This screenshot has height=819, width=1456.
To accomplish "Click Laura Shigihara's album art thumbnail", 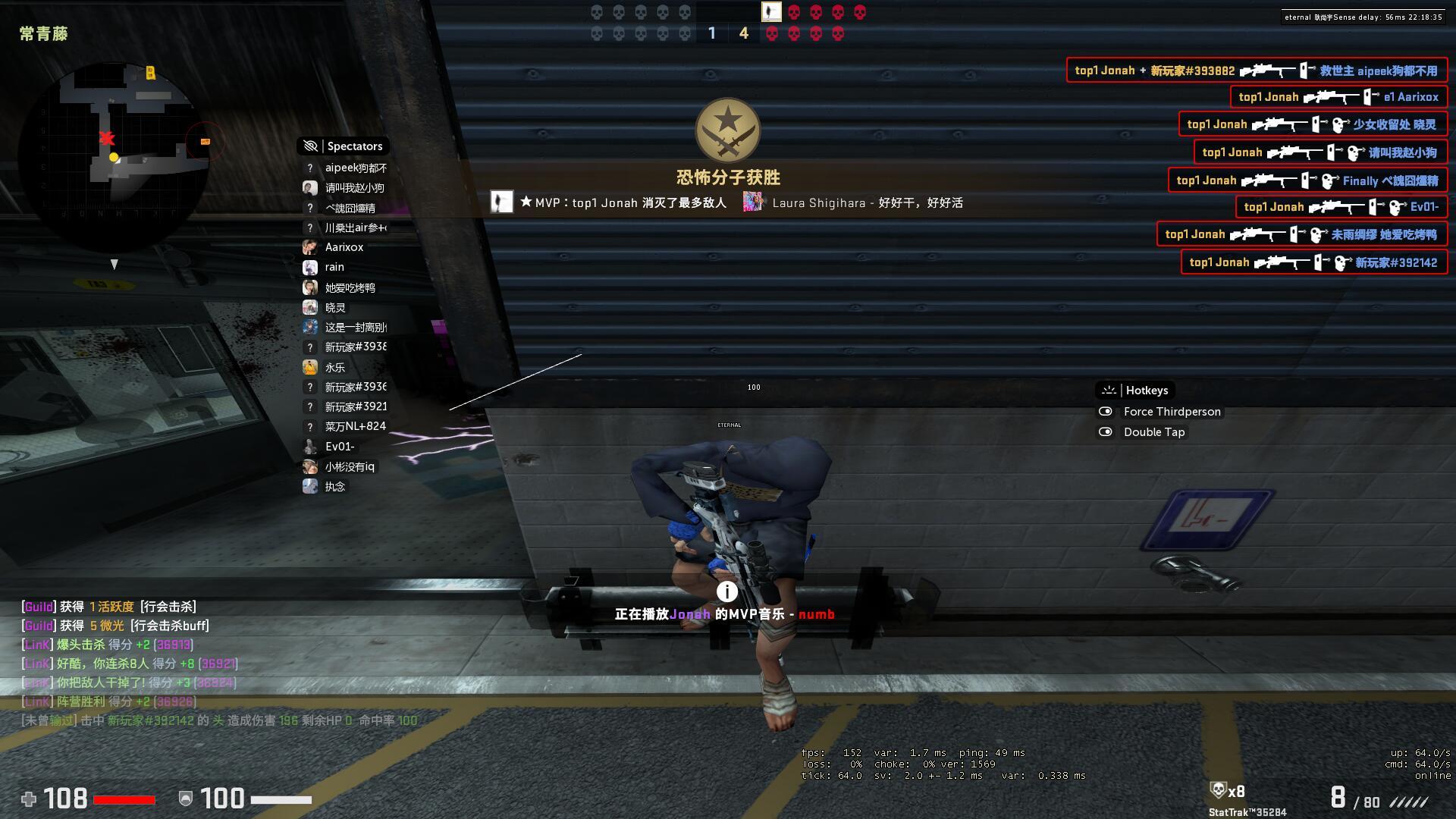I will click(x=752, y=202).
